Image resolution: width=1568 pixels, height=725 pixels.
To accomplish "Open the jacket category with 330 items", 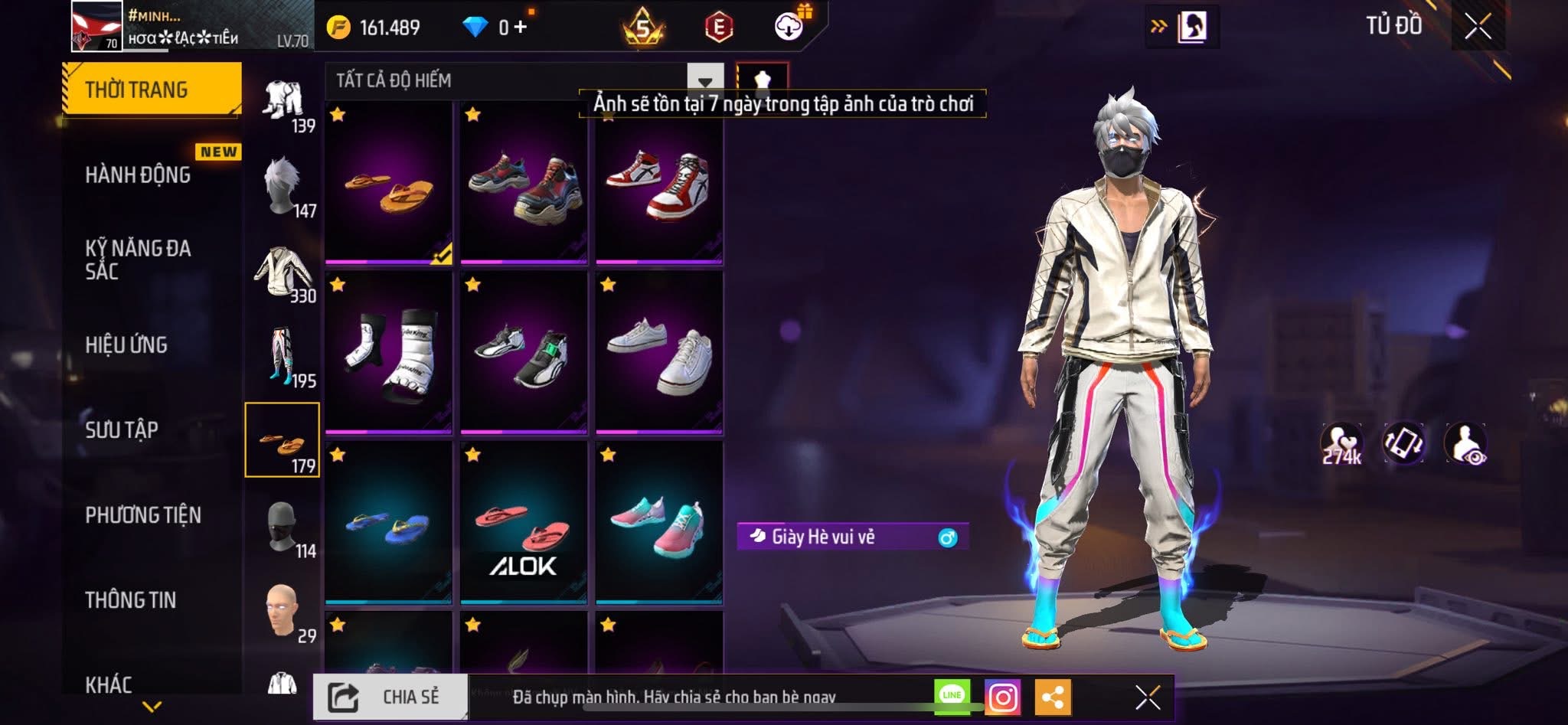I will (282, 273).
